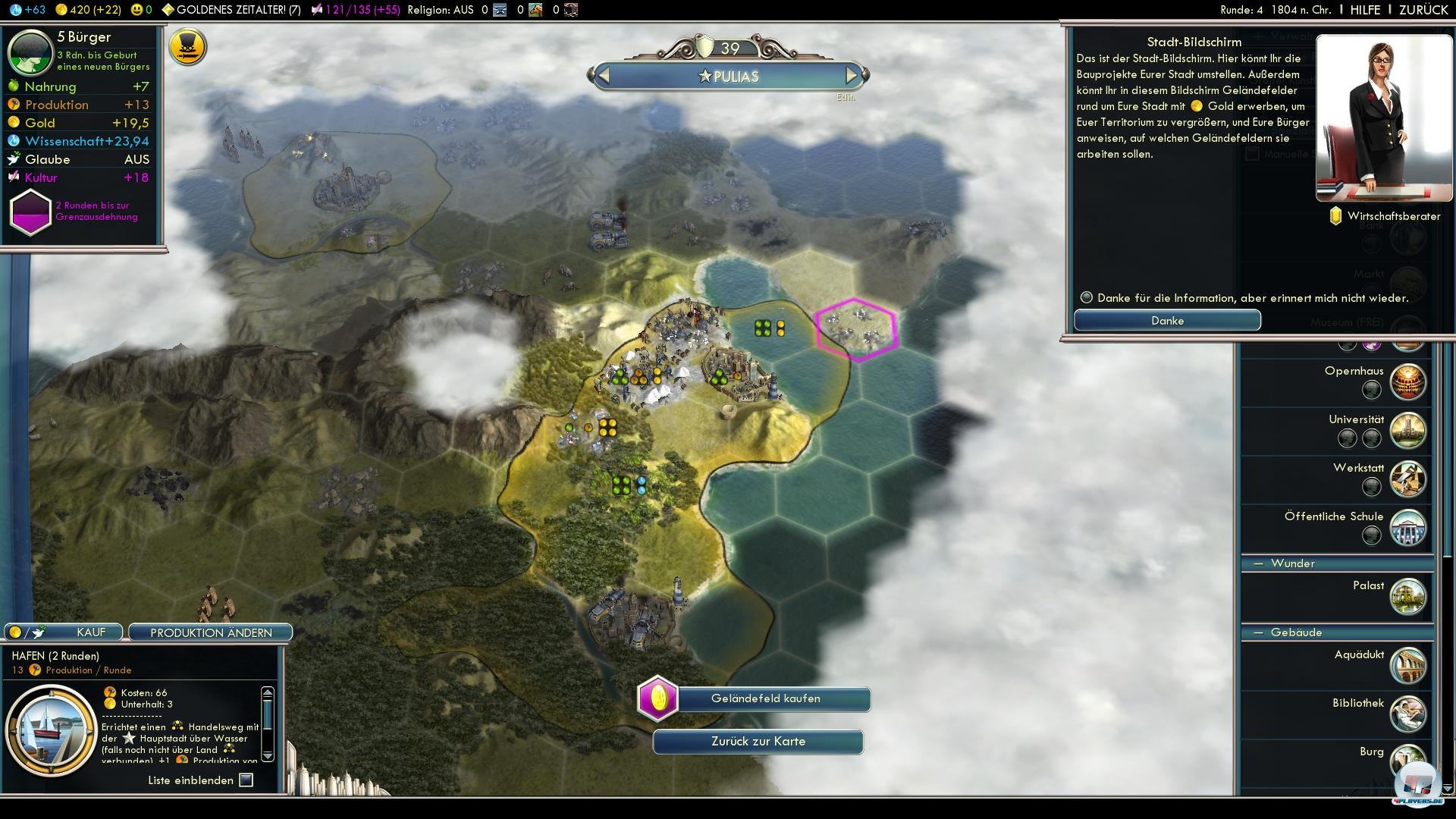Screen dimensions: 1456x819
Task: Select the Öffentliche Schule building icon
Action: (x=1407, y=527)
